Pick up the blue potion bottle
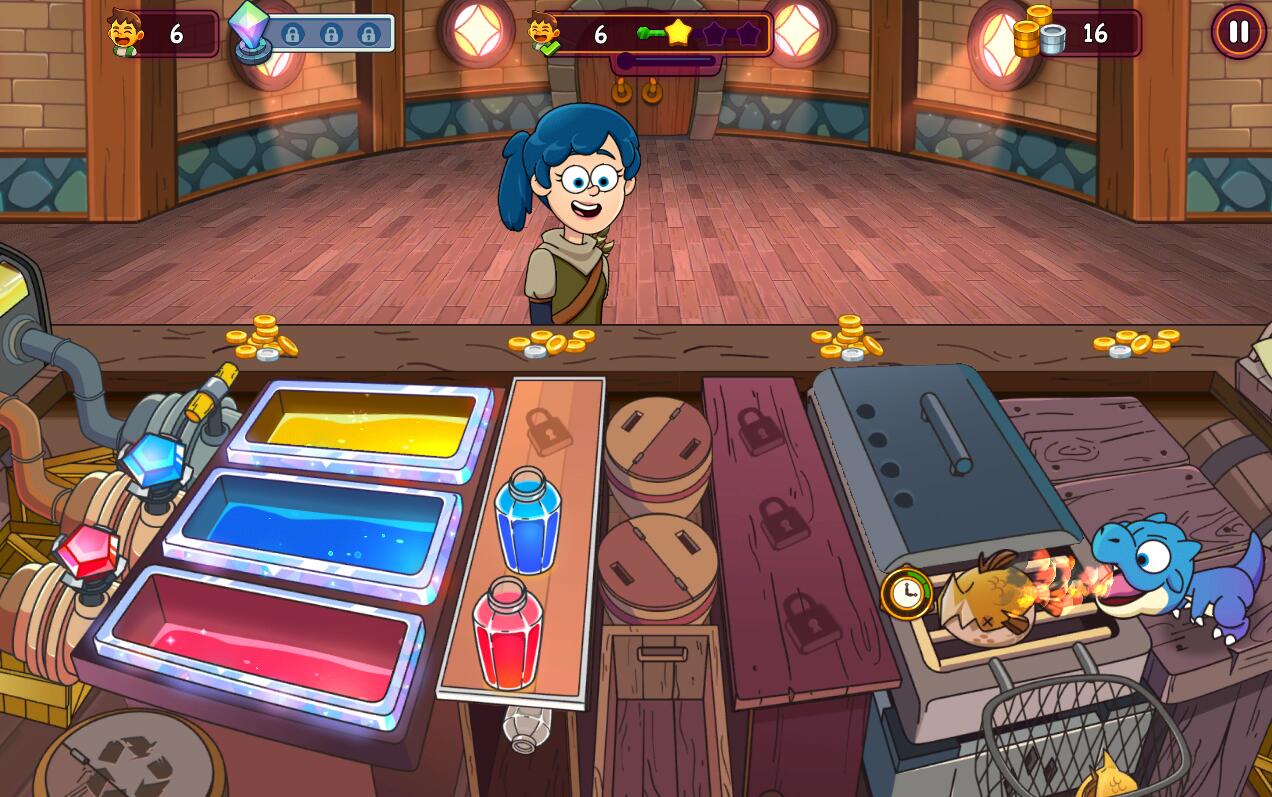Image resolution: width=1272 pixels, height=797 pixels. [528, 522]
